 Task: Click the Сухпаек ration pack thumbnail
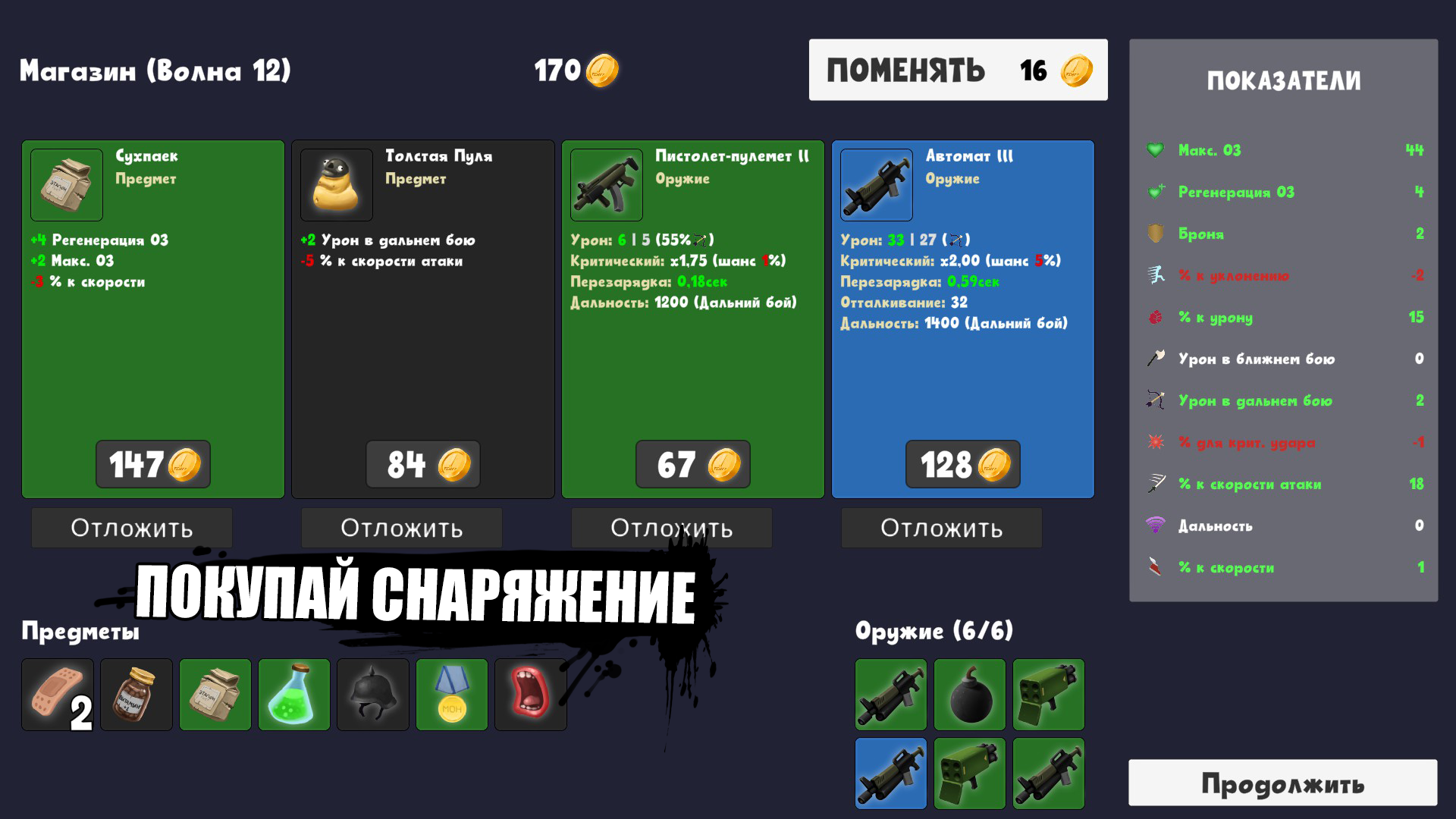[65, 185]
